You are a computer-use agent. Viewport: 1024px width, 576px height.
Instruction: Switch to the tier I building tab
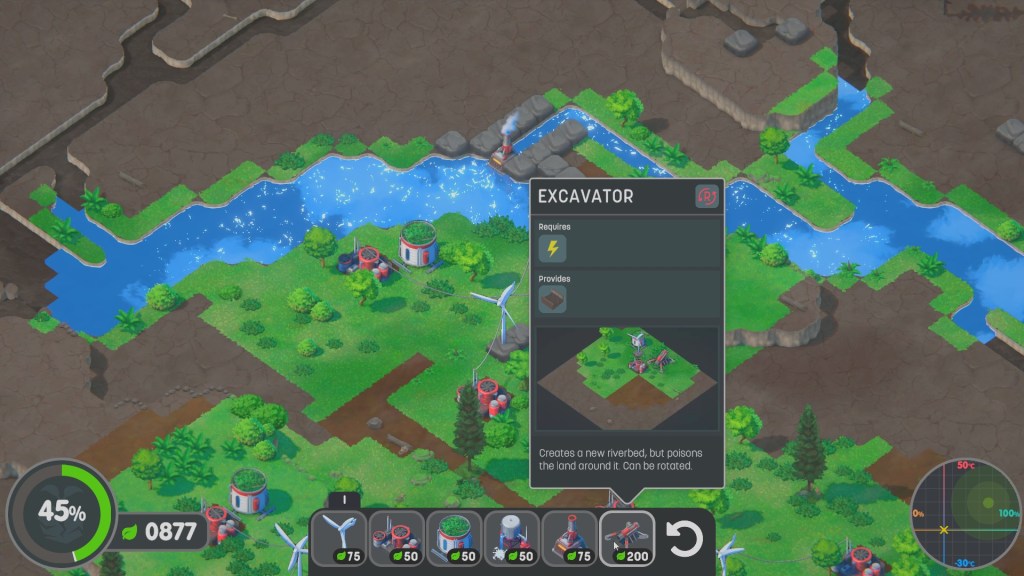344,500
